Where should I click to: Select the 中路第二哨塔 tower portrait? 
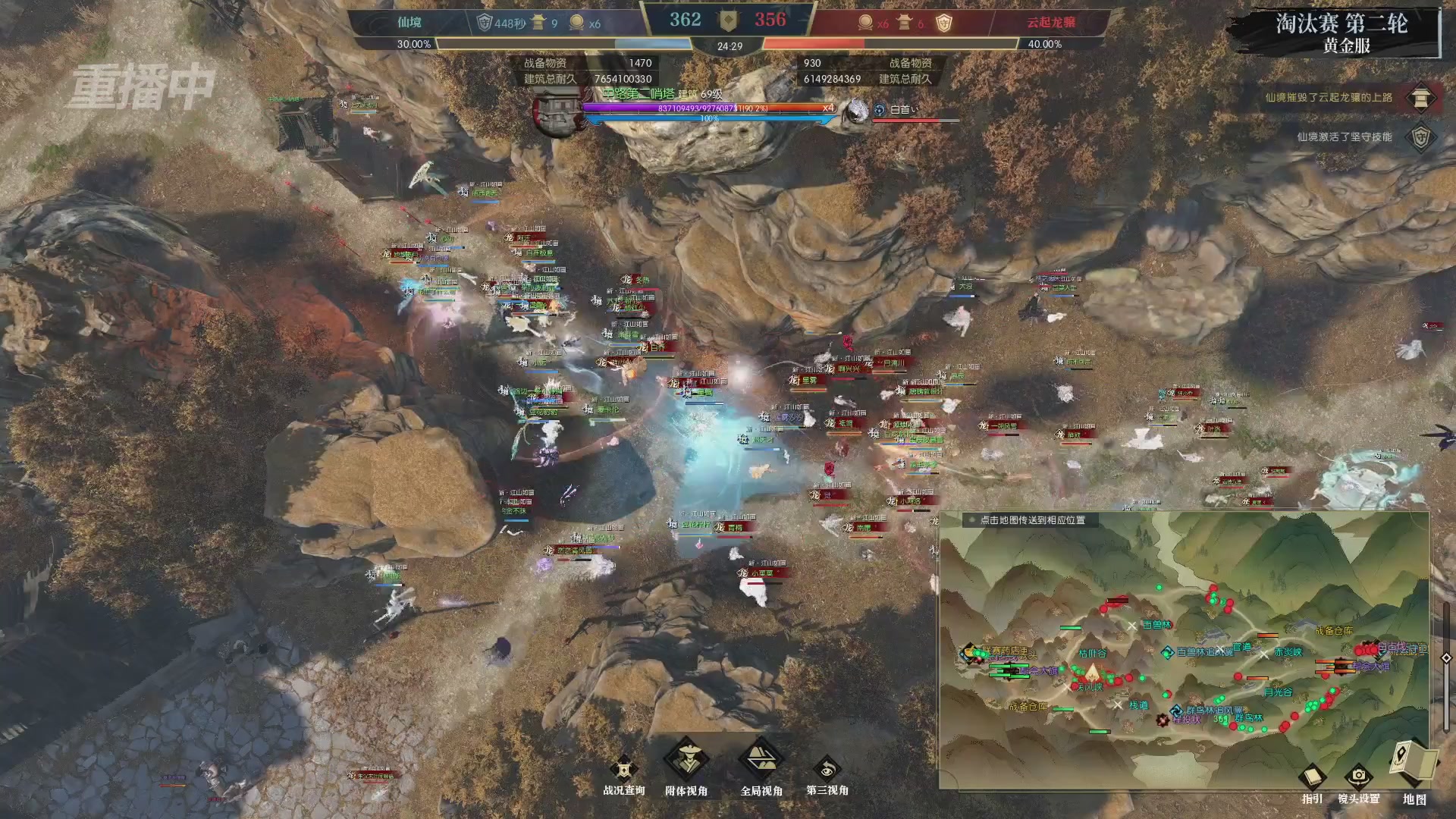tap(557, 112)
